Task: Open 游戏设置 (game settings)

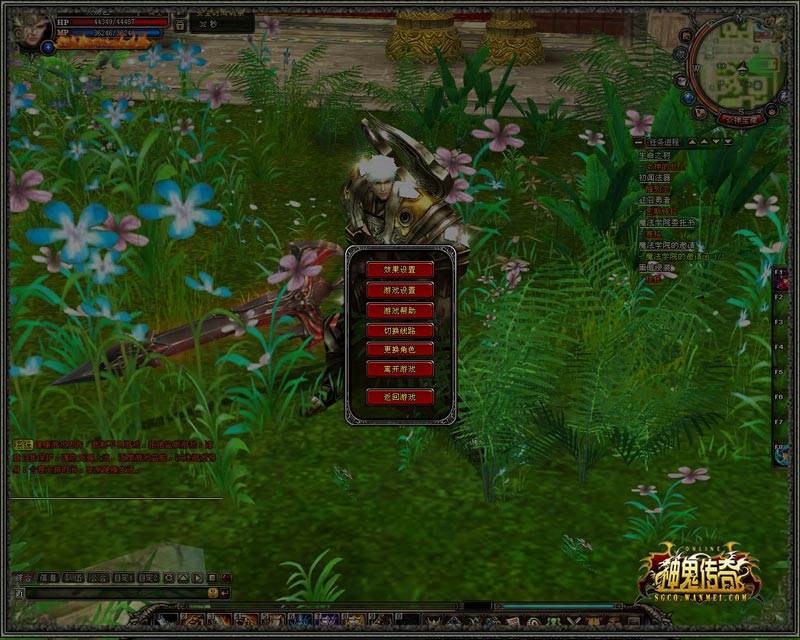Action: [399, 289]
